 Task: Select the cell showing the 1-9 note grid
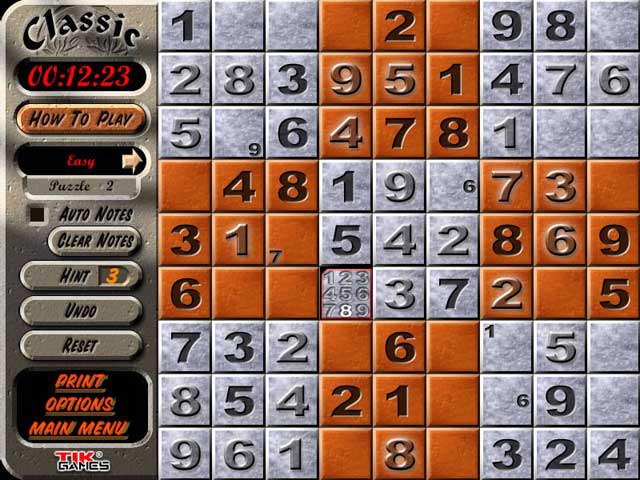click(x=345, y=293)
